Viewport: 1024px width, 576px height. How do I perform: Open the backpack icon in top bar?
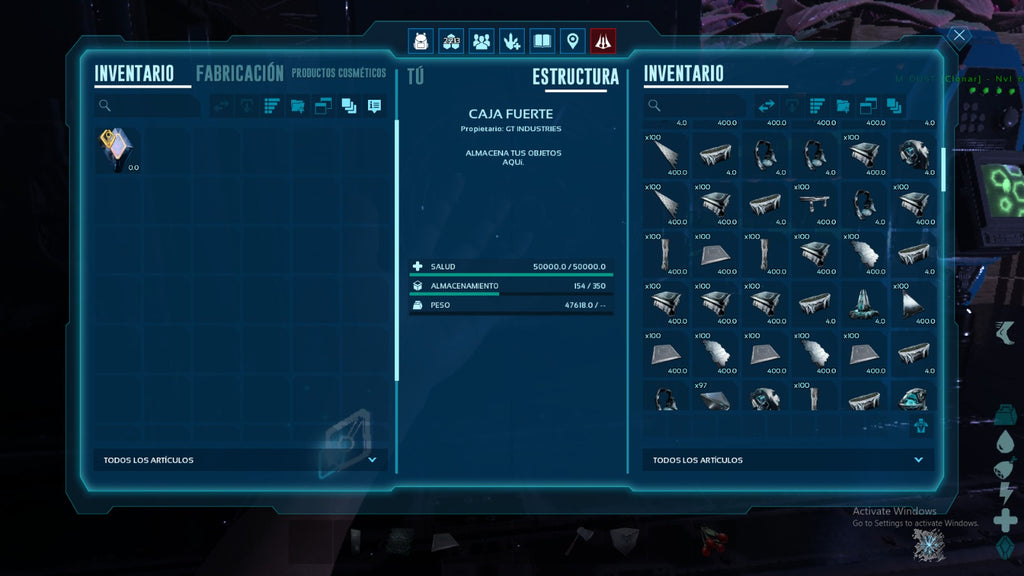(421, 41)
